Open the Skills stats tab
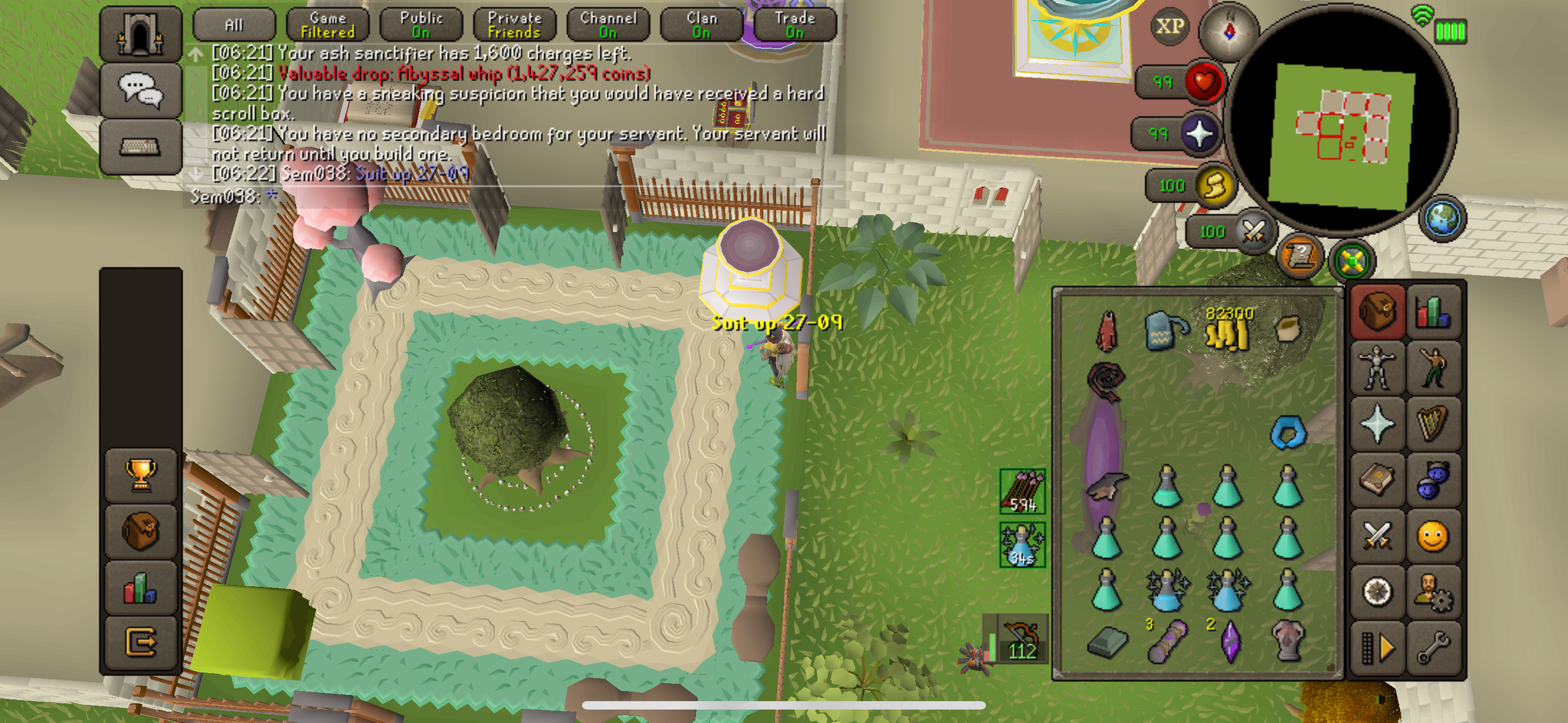Viewport: 1568px width, 723px height. pos(1432,312)
